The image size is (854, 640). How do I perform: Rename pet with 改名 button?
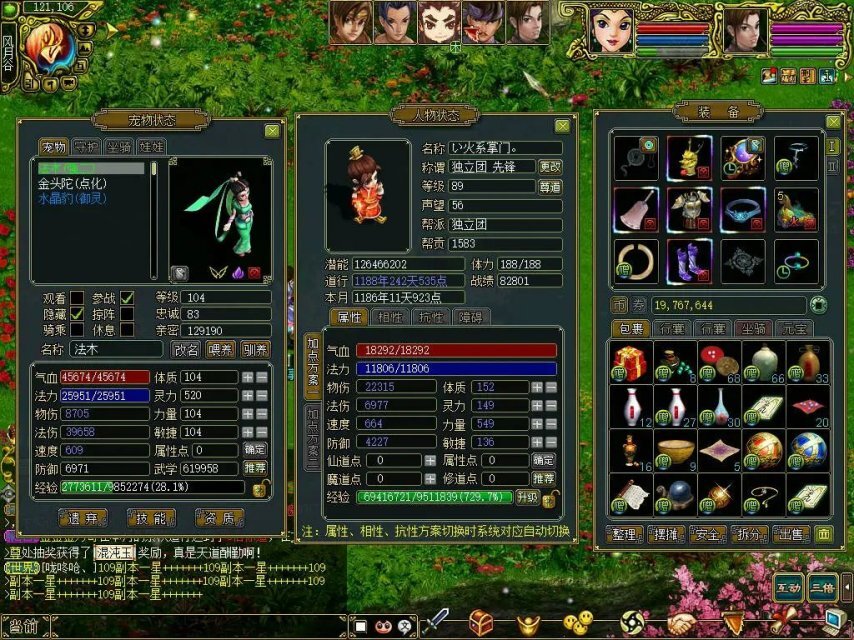tap(187, 349)
